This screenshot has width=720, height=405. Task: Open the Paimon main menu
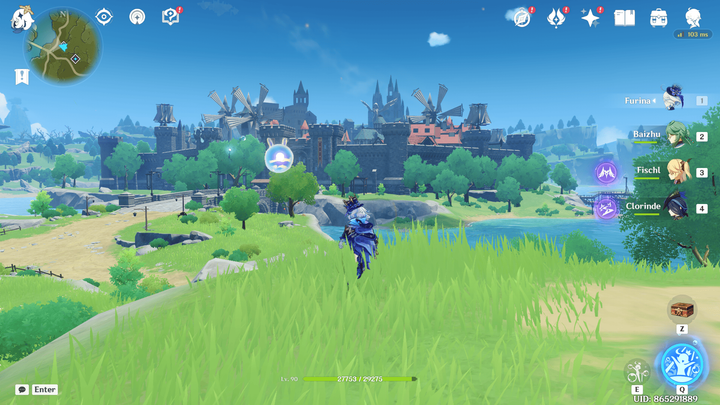[x=22, y=17]
